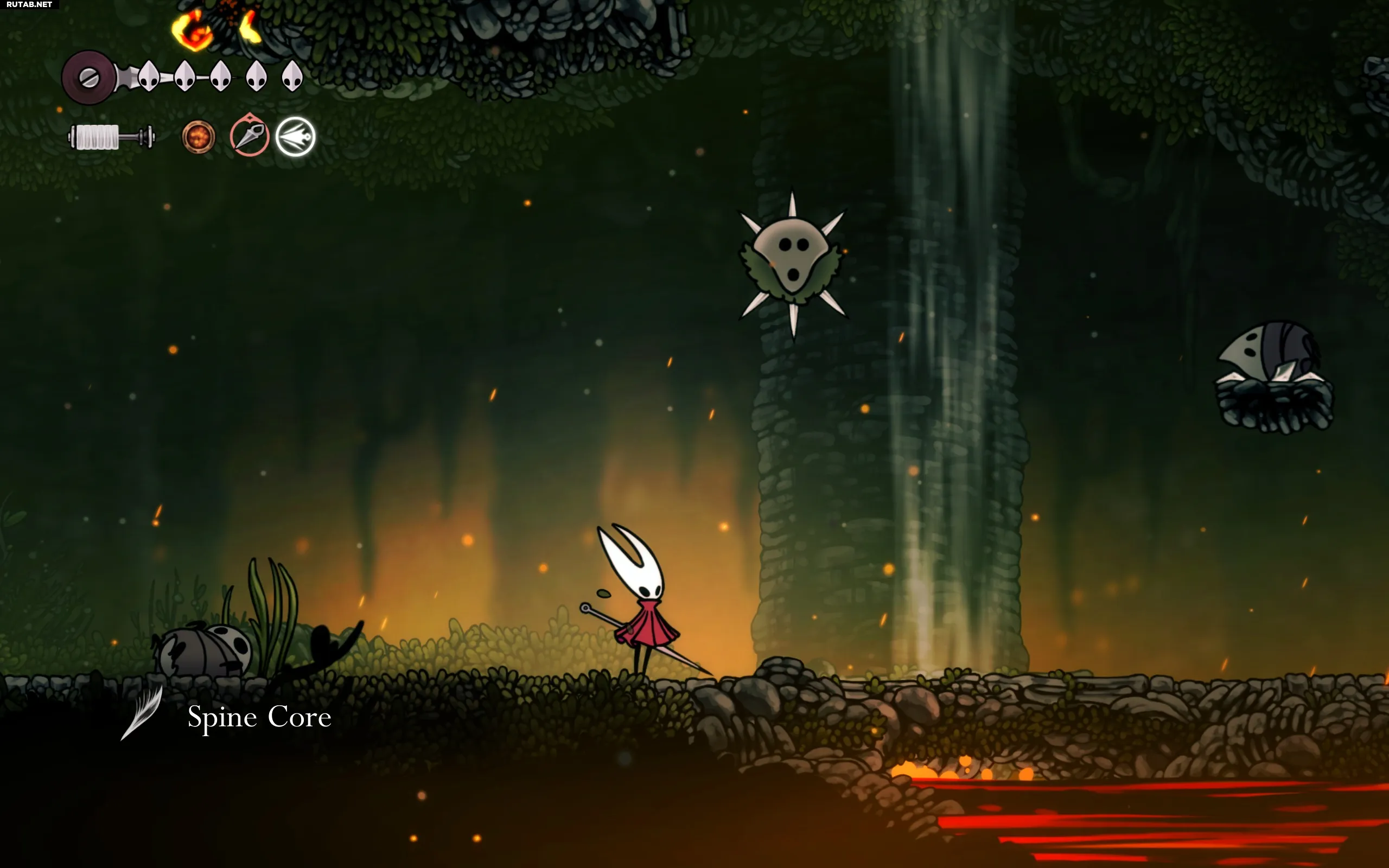Click the orange fiery orb icon

[198, 137]
